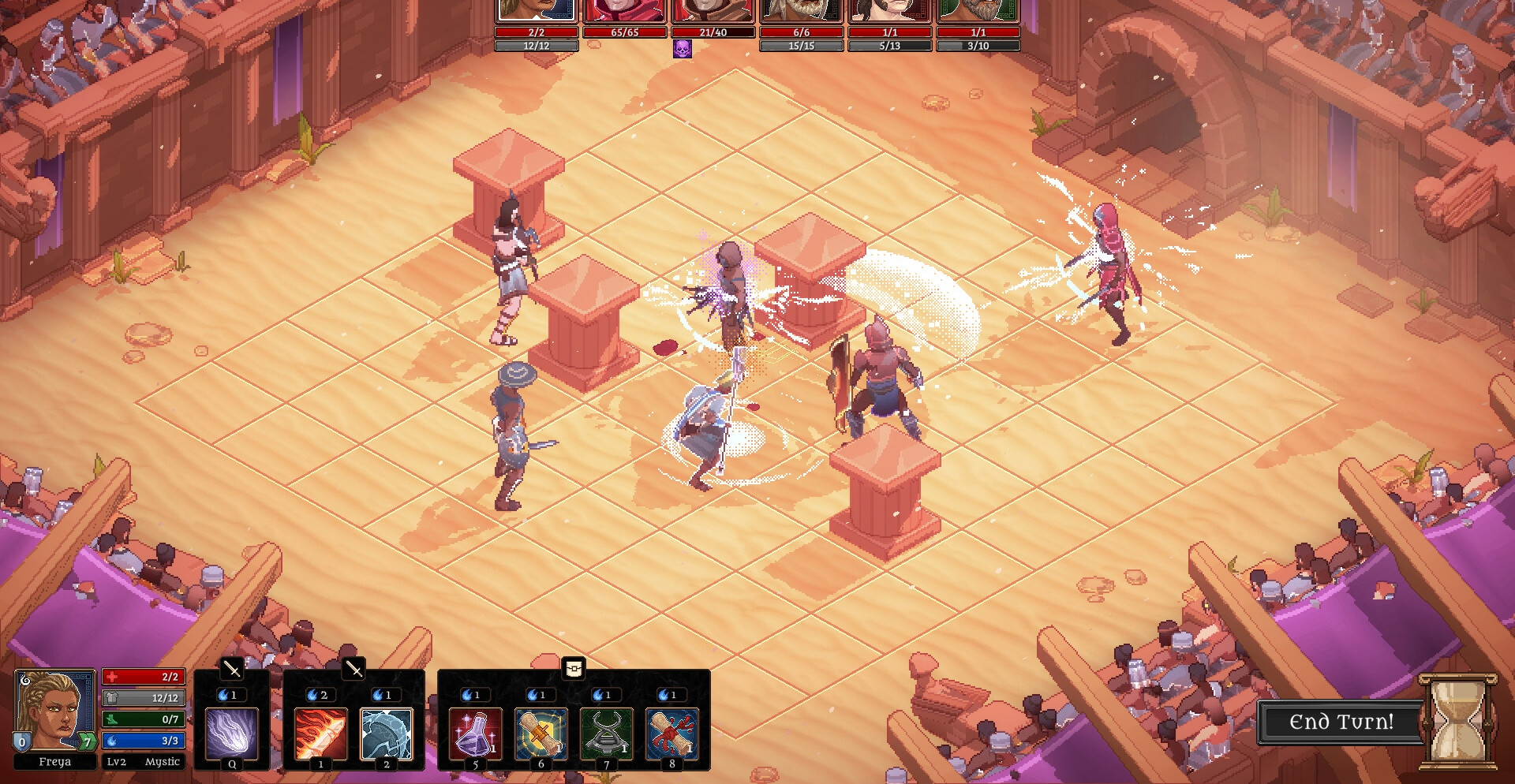
Task: Click Freya's portrait in the bottom panel
Action: tap(54, 710)
